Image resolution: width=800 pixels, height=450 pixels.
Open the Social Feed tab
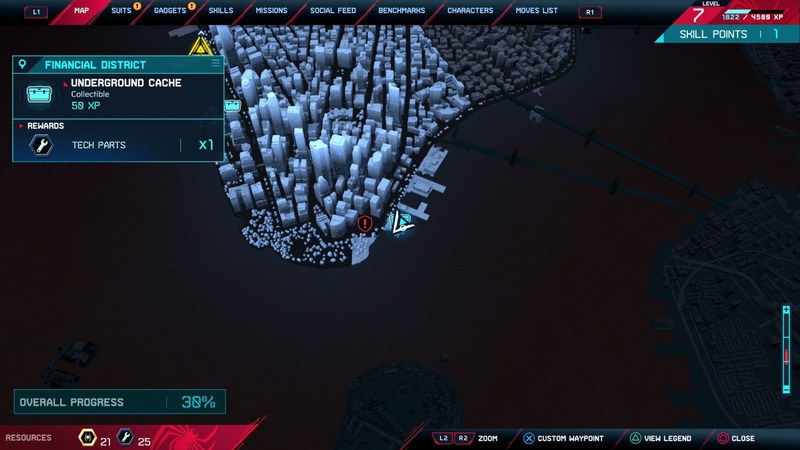point(333,11)
